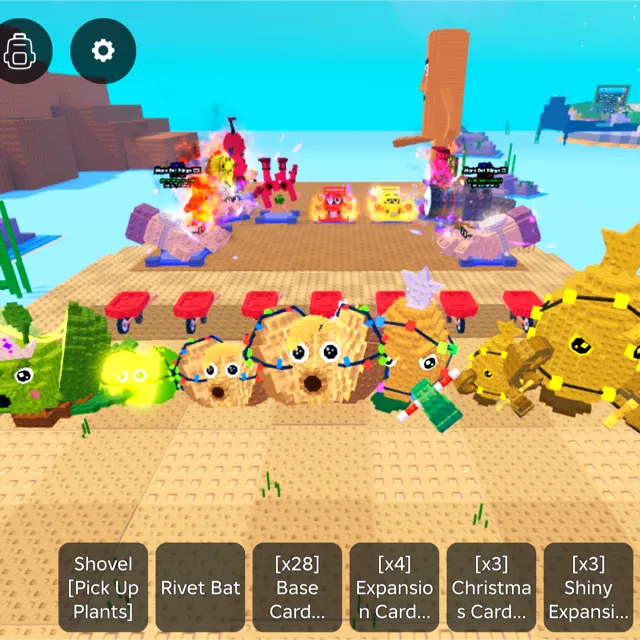Pick the x3 Christmas Card slot
The width and height of the screenshot is (640, 640).
point(491,588)
